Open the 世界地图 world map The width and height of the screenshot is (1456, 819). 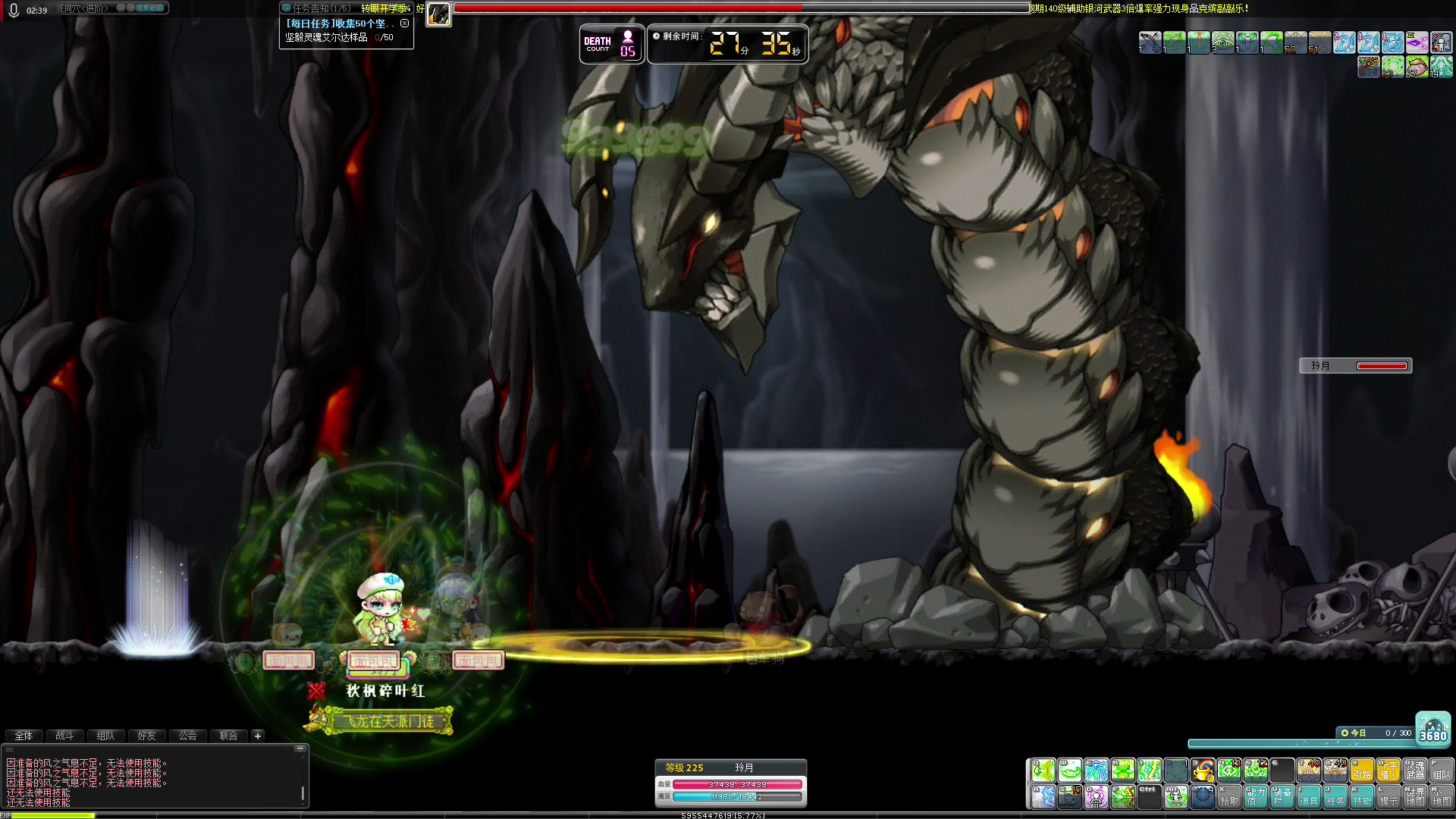point(1414,797)
